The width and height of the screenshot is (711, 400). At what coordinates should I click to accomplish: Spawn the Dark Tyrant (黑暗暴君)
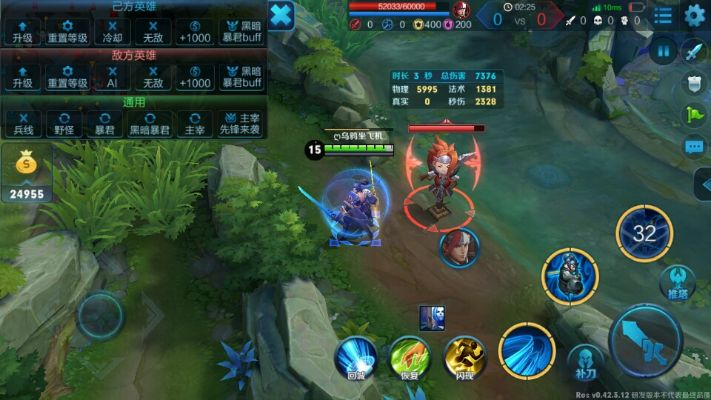coord(148,124)
